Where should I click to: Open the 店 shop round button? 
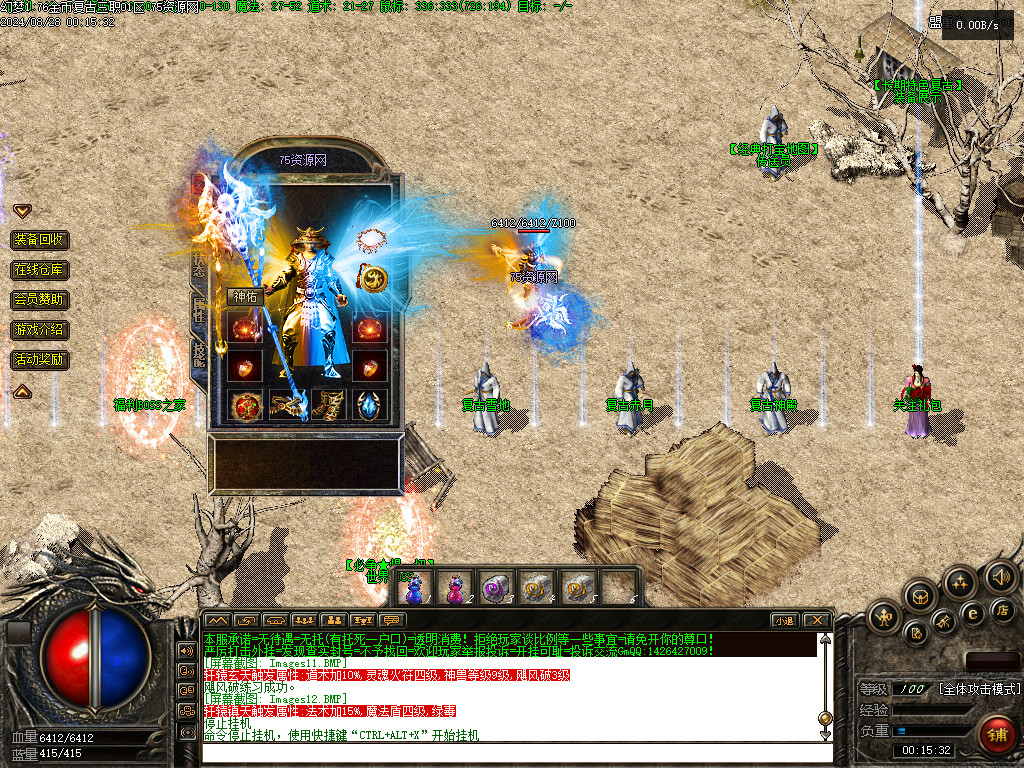[x=1003, y=610]
